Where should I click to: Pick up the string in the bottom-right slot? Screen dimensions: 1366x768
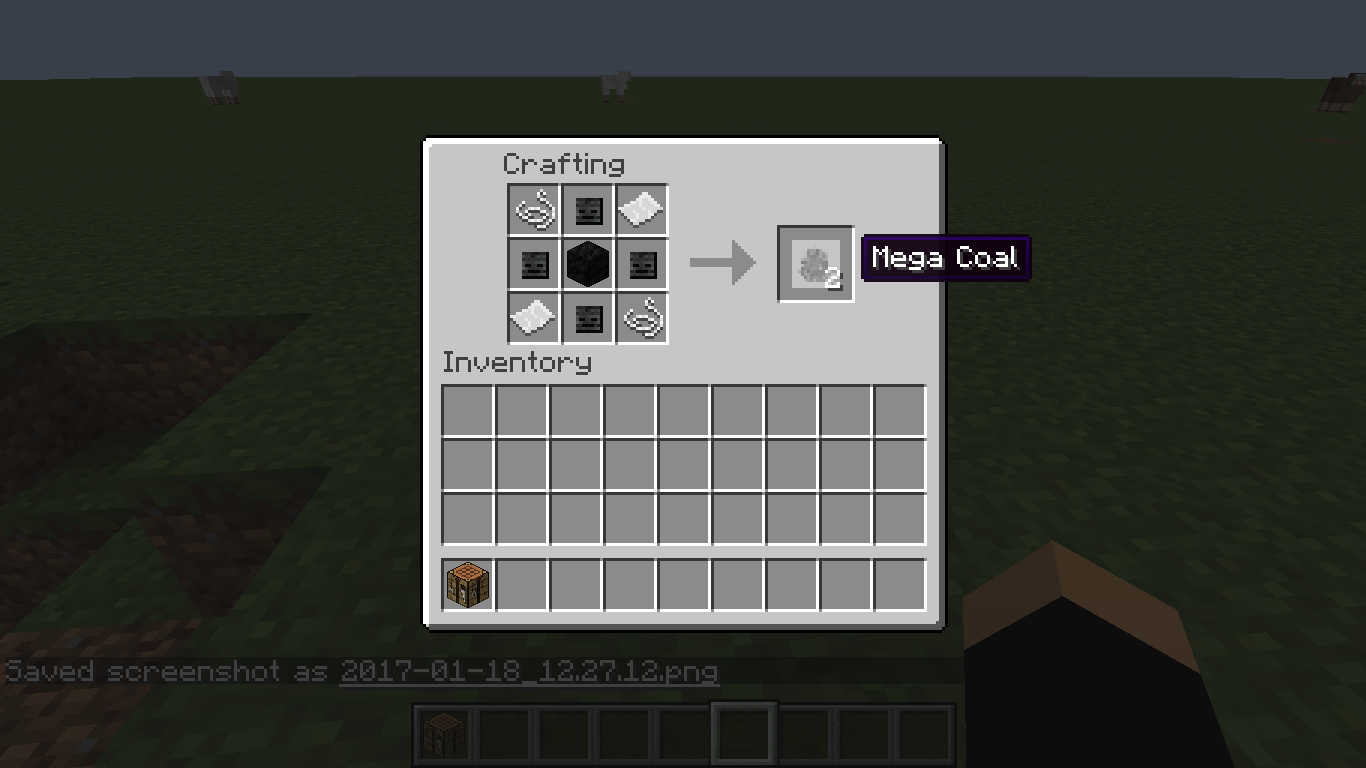(641, 317)
